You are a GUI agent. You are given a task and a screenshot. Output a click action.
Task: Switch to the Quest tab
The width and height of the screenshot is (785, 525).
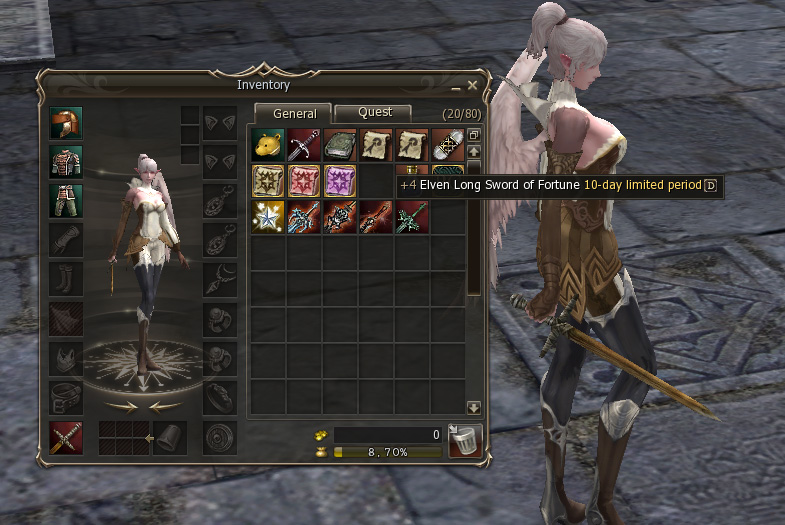pyautogui.click(x=375, y=113)
